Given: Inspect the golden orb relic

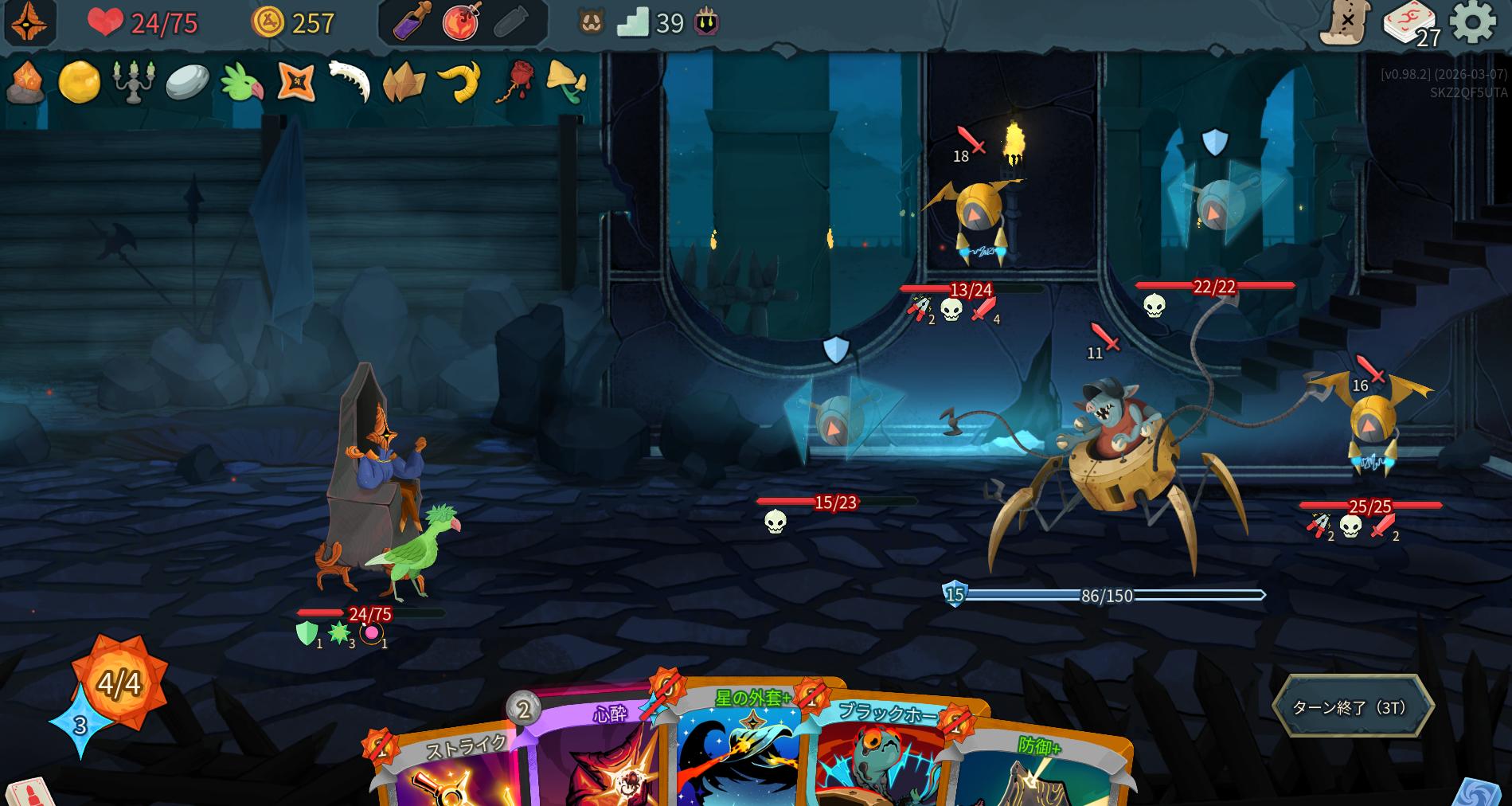Looking at the screenshot, I should click(80, 81).
